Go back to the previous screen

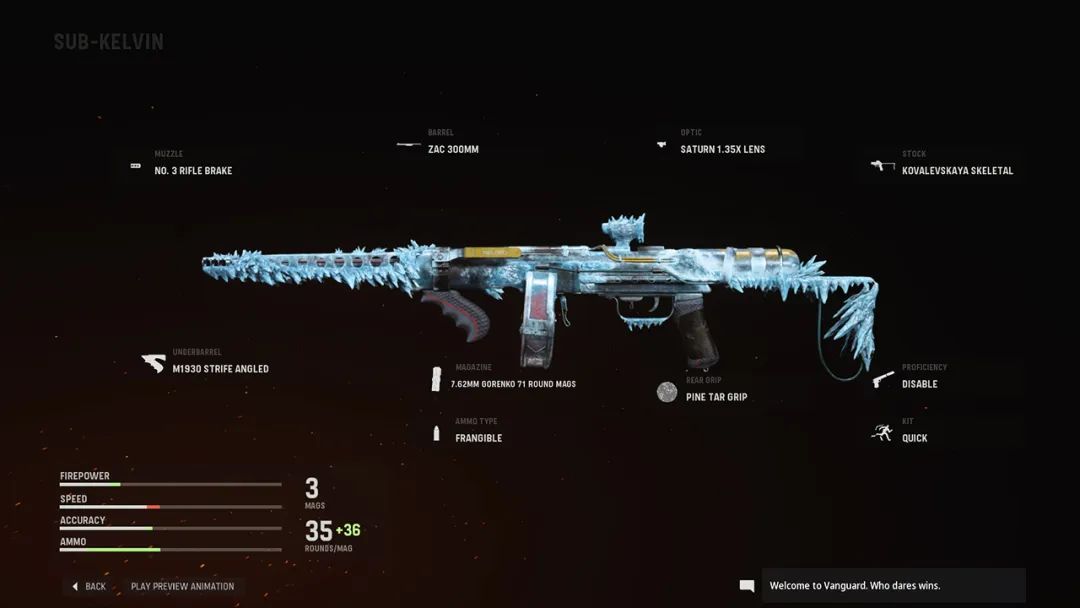pos(89,586)
